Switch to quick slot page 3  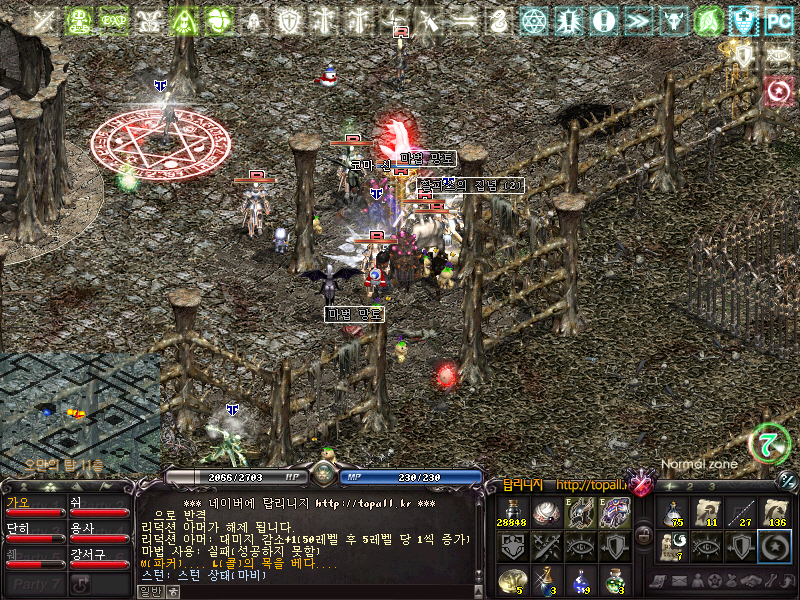(x=710, y=486)
